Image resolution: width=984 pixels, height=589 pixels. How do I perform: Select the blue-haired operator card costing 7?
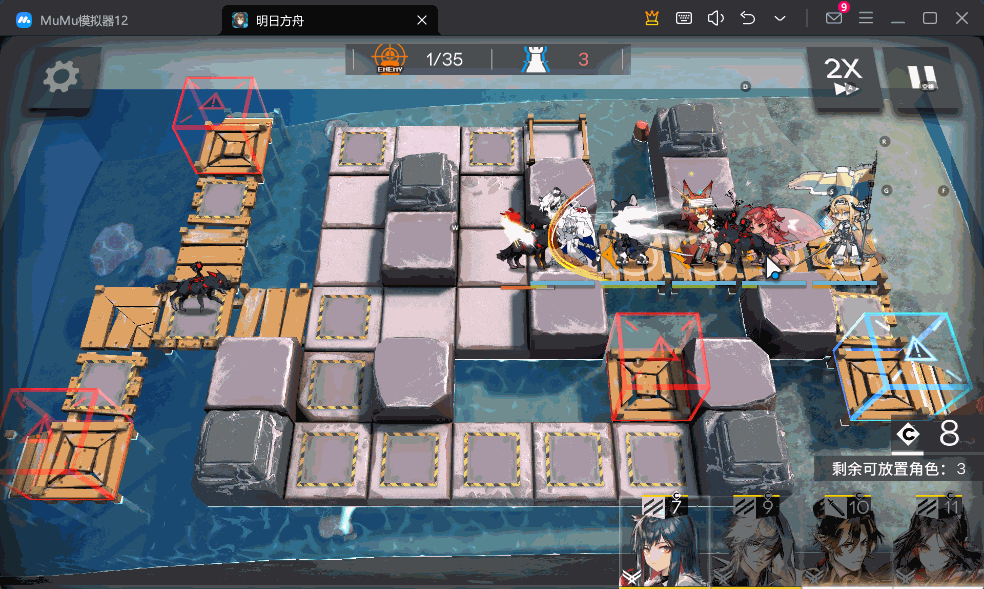tap(665, 545)
